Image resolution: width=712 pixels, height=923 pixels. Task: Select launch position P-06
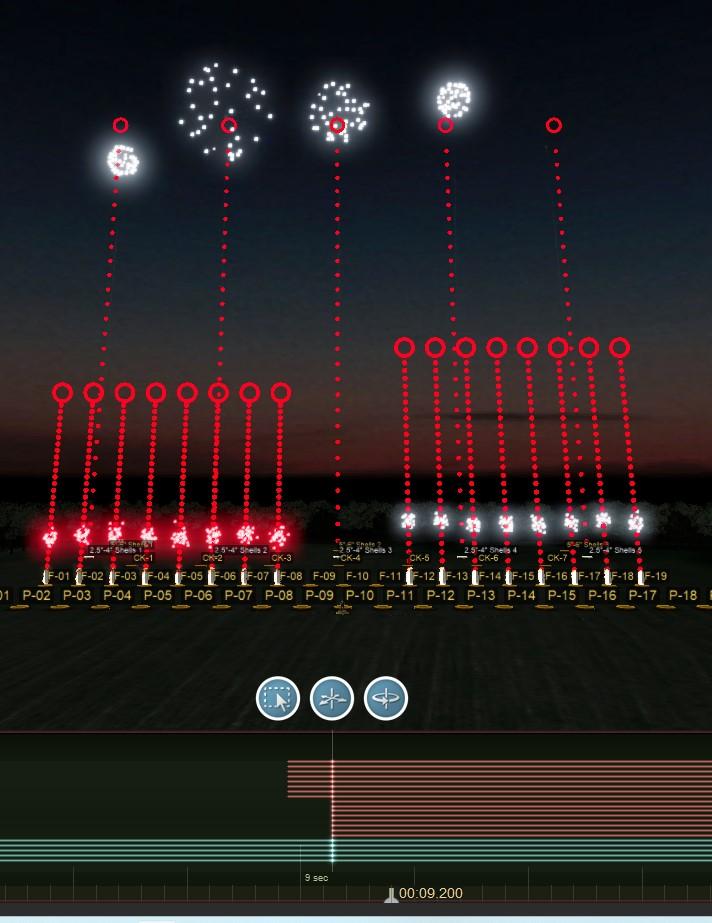198,596
